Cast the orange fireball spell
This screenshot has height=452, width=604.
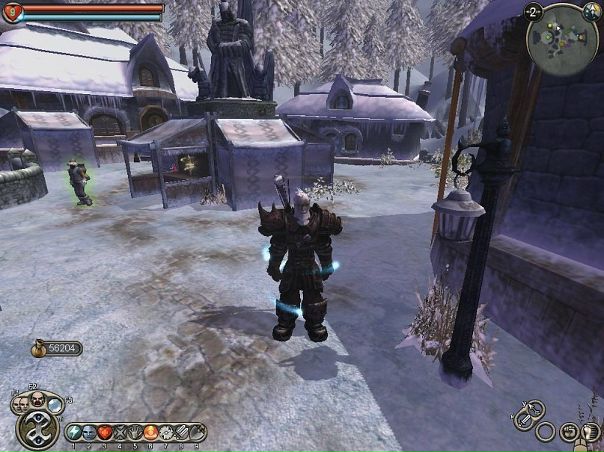click(151, 433)
